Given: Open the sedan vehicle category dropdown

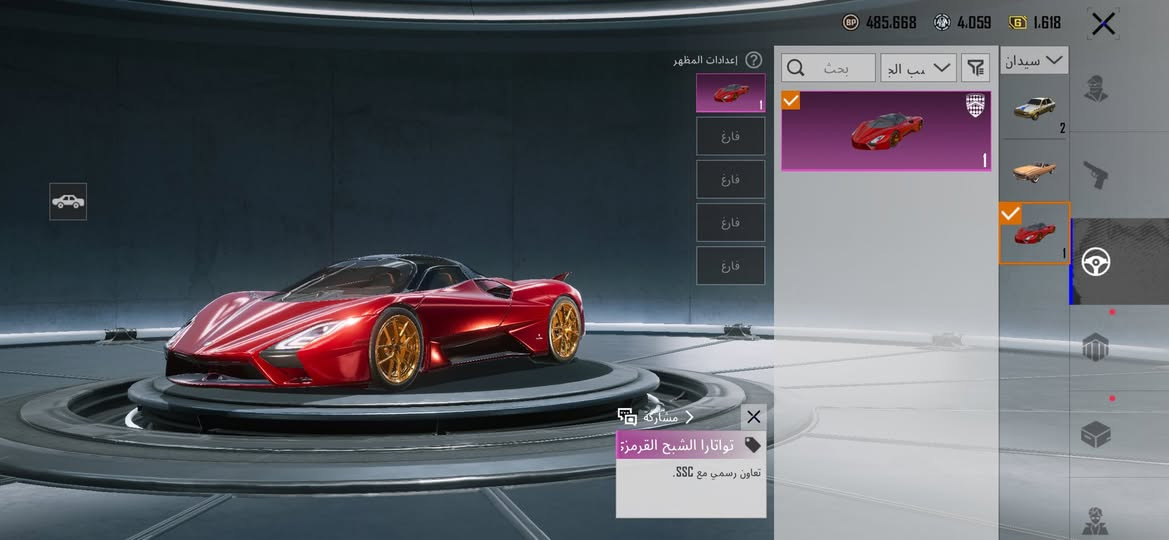Looking at the screenshot, I should (x=1034, y=60).
